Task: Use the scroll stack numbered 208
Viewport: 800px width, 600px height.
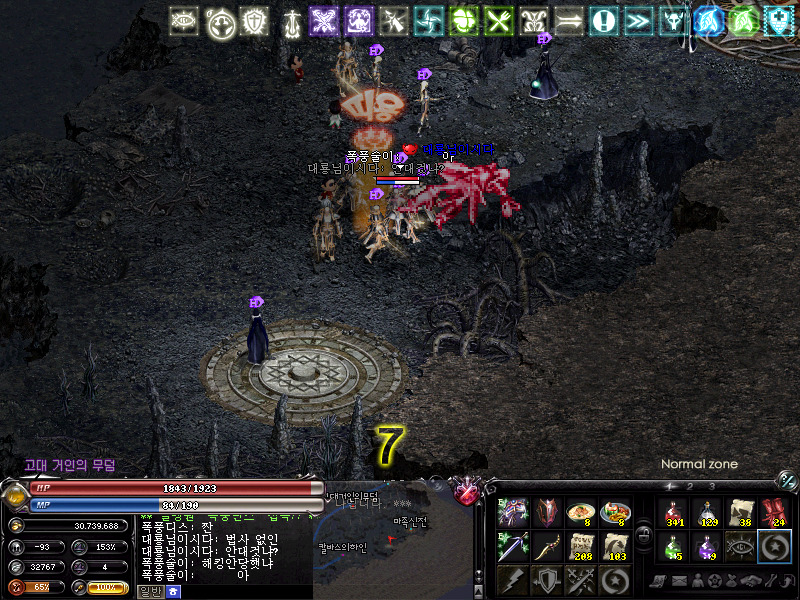Action: tap(581, 546)
